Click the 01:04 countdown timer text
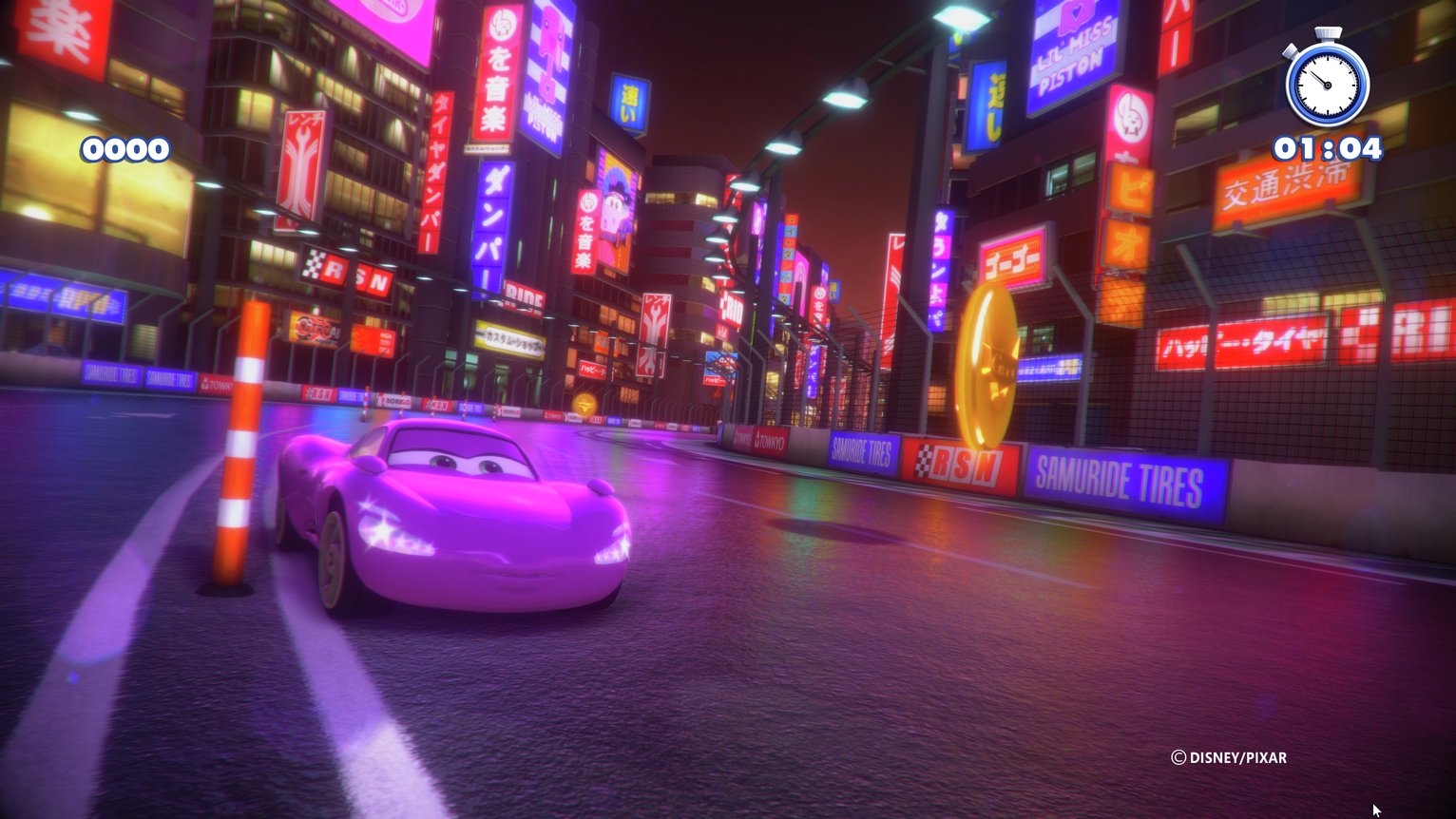1456x819 pixels. (x=1328, y=148)
